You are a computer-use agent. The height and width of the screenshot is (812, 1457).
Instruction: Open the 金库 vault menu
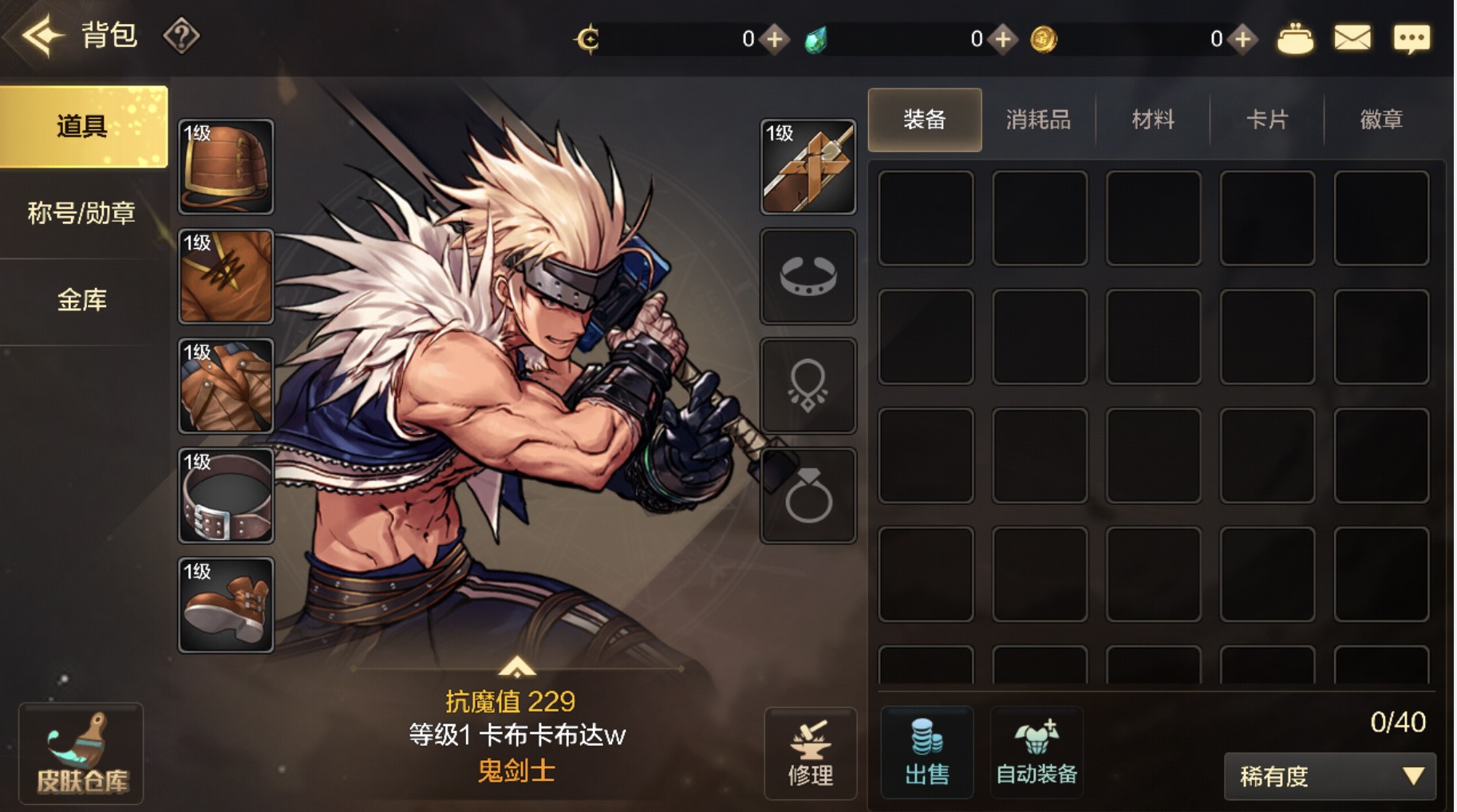[x=82, y=300]
